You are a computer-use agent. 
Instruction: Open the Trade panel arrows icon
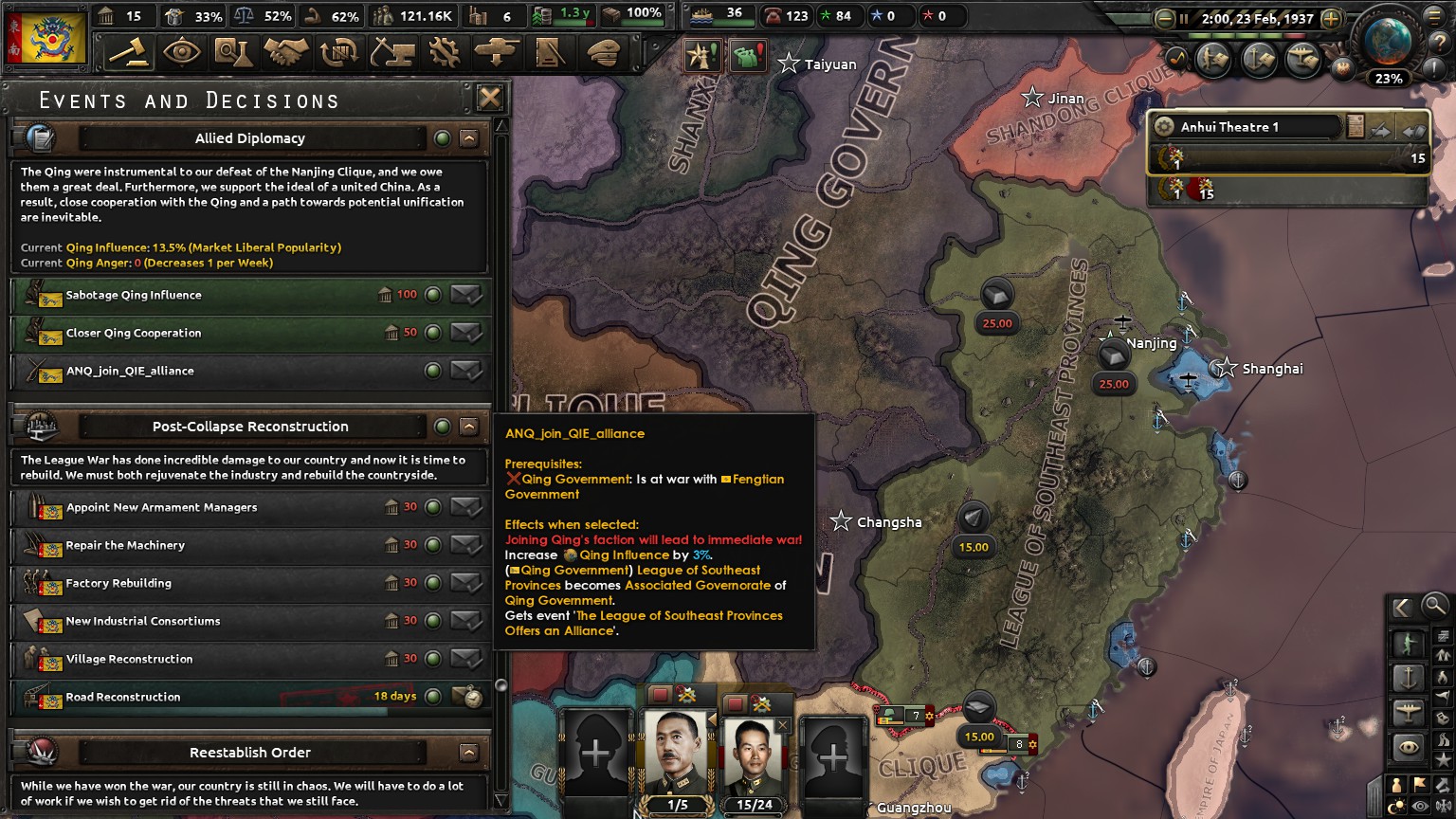338,52
